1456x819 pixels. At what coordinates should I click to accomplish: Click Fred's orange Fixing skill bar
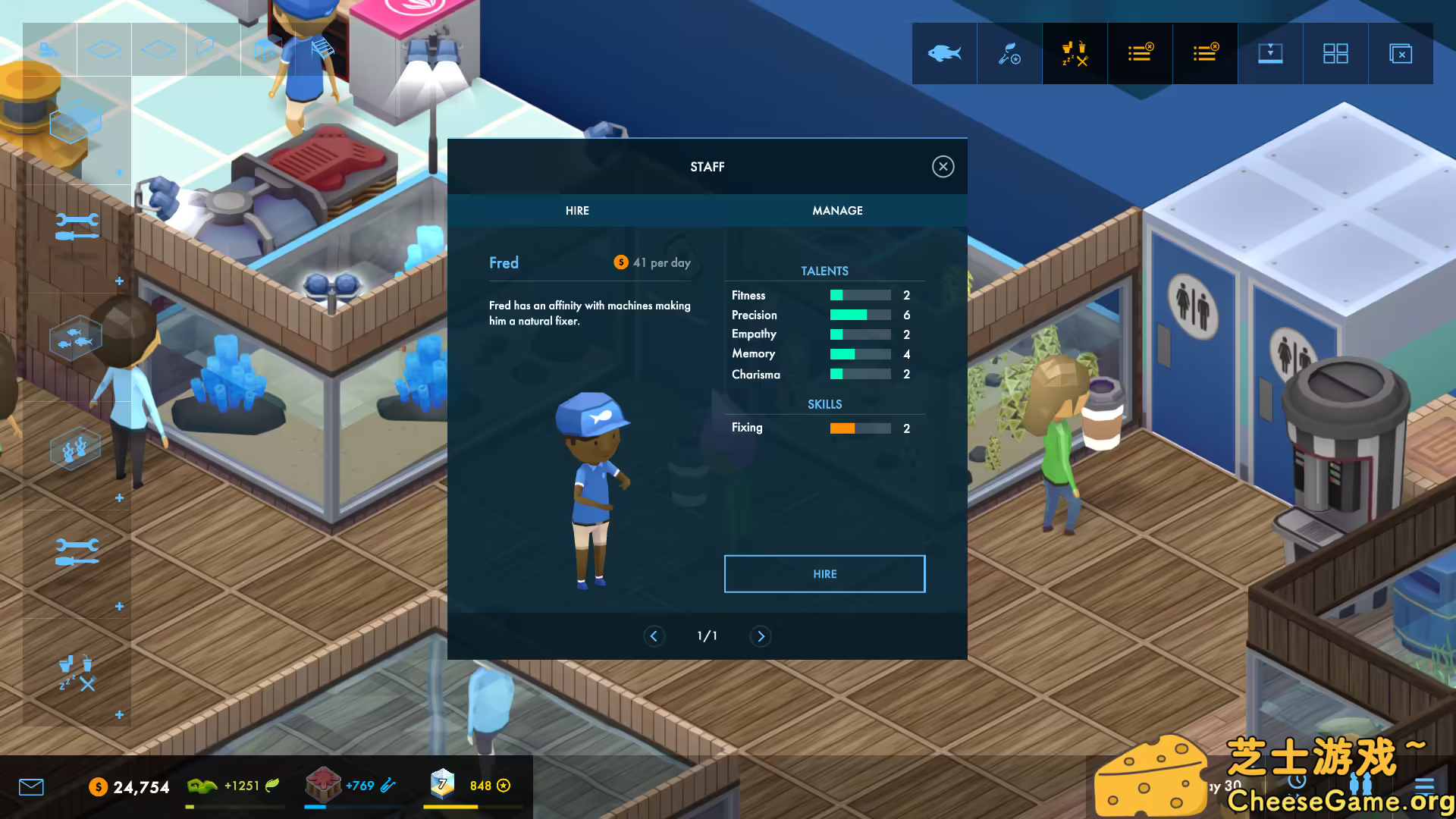844,428
